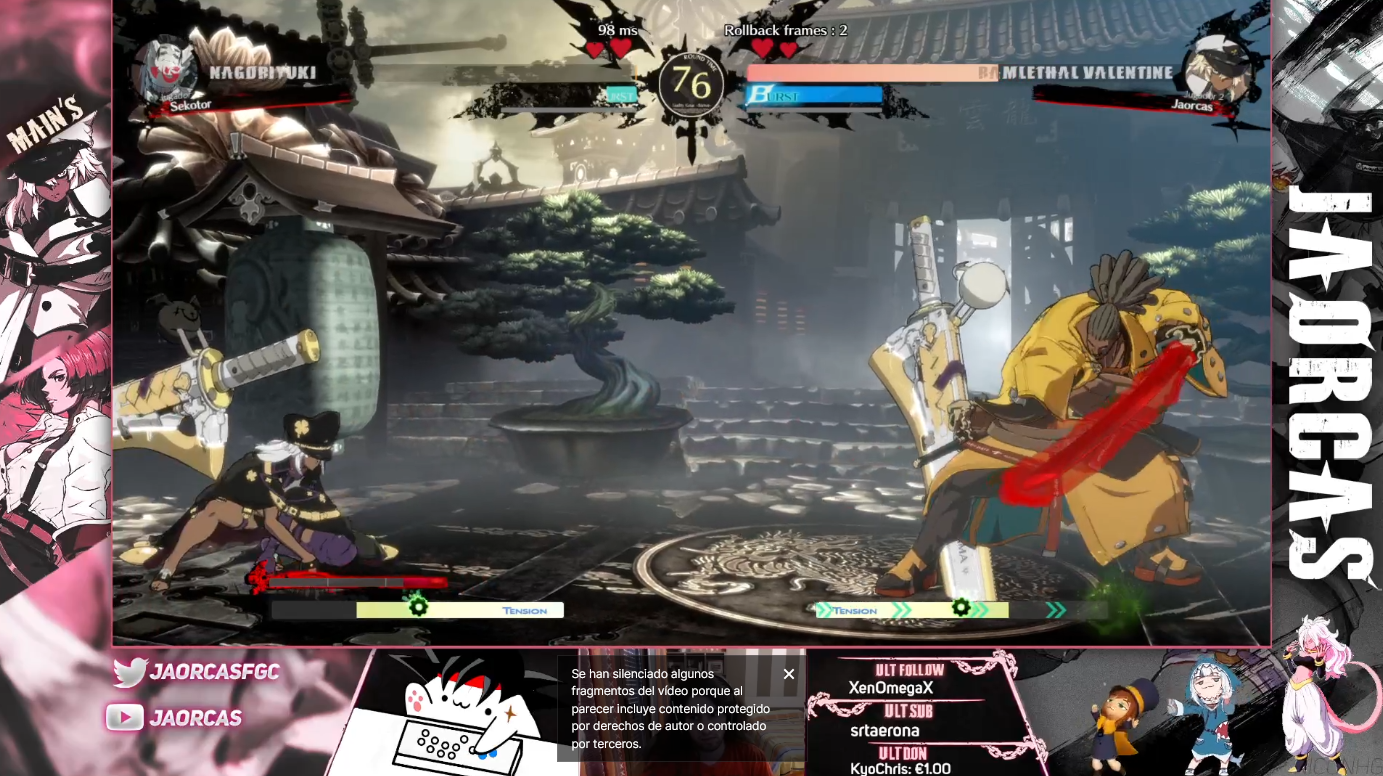Close the muted audio notification
The height and width of the screenshot is (776, 1383).
click(x=789, y=674)
